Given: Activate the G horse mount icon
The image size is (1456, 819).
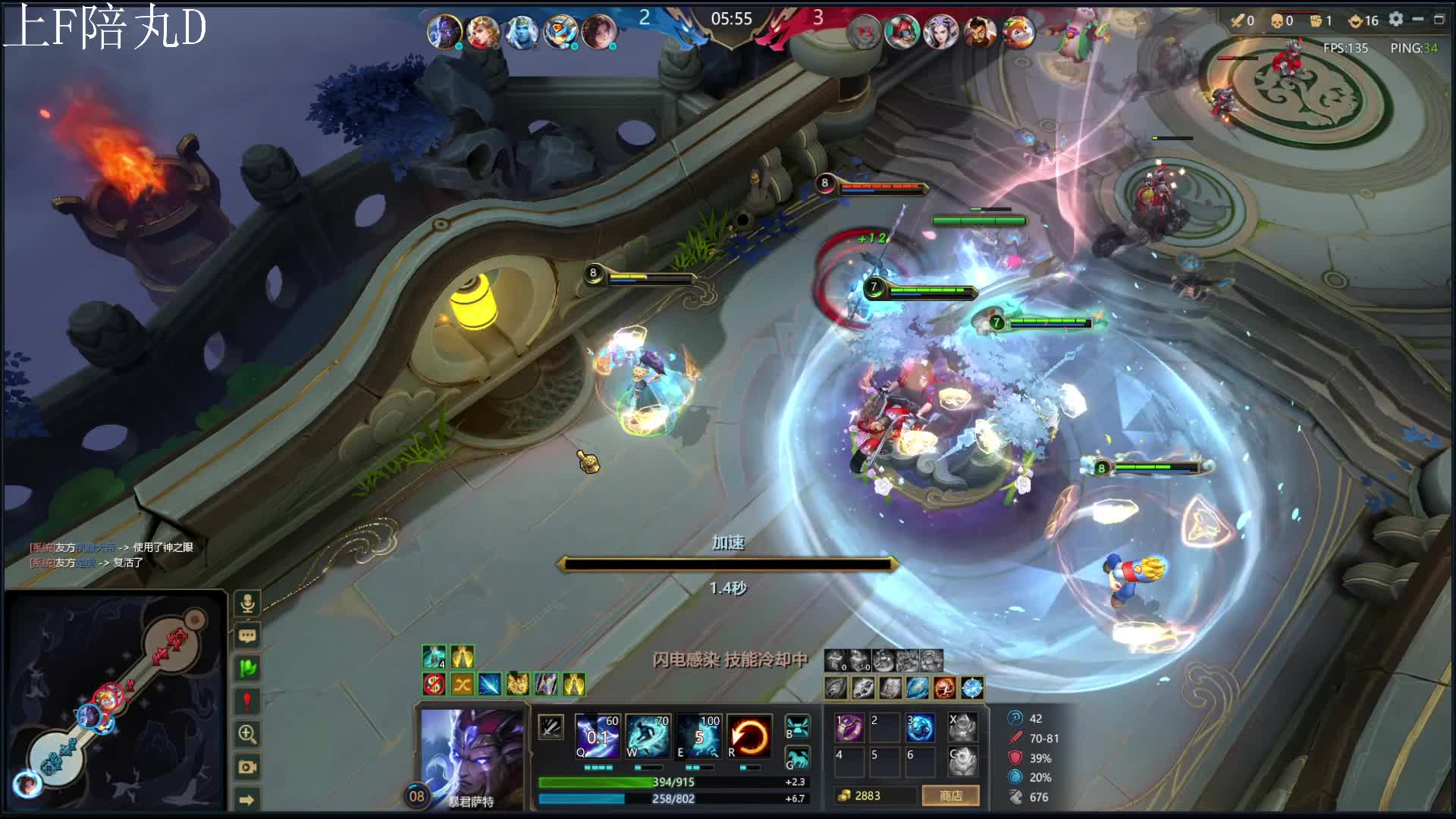Looking at the screenshot, I should click(797, 757).
